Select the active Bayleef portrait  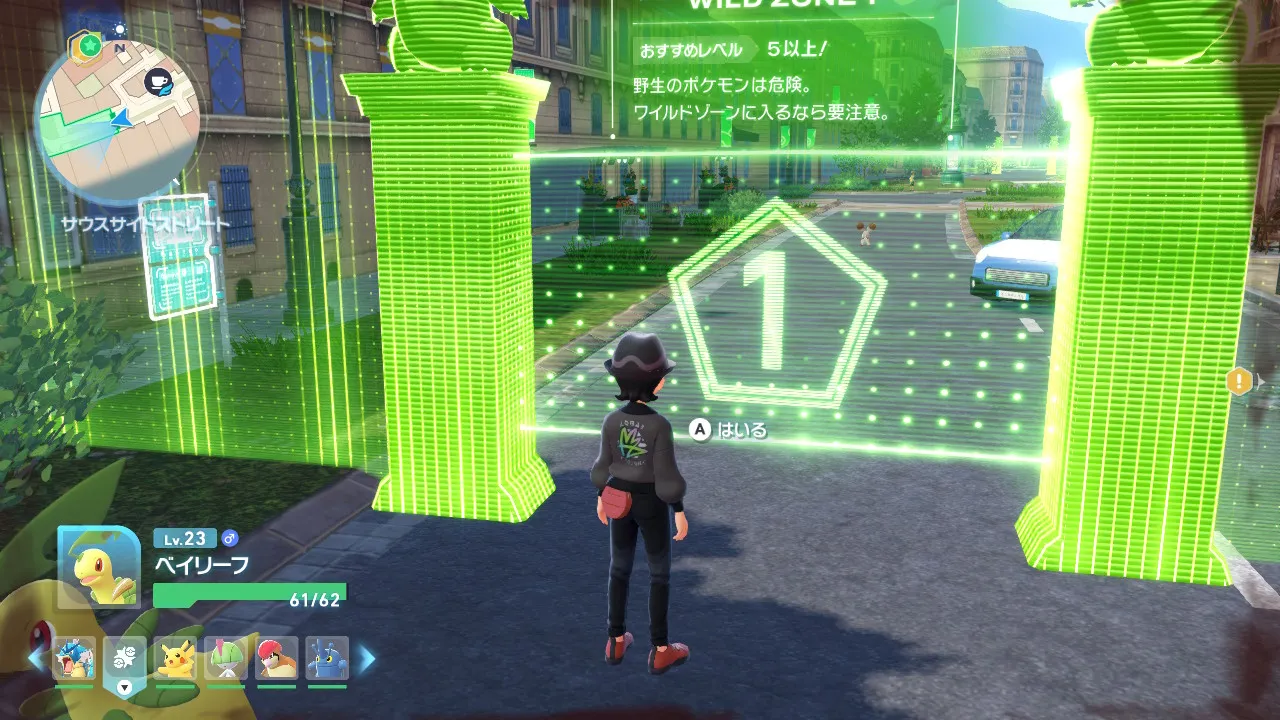click(x=99, y=567)
